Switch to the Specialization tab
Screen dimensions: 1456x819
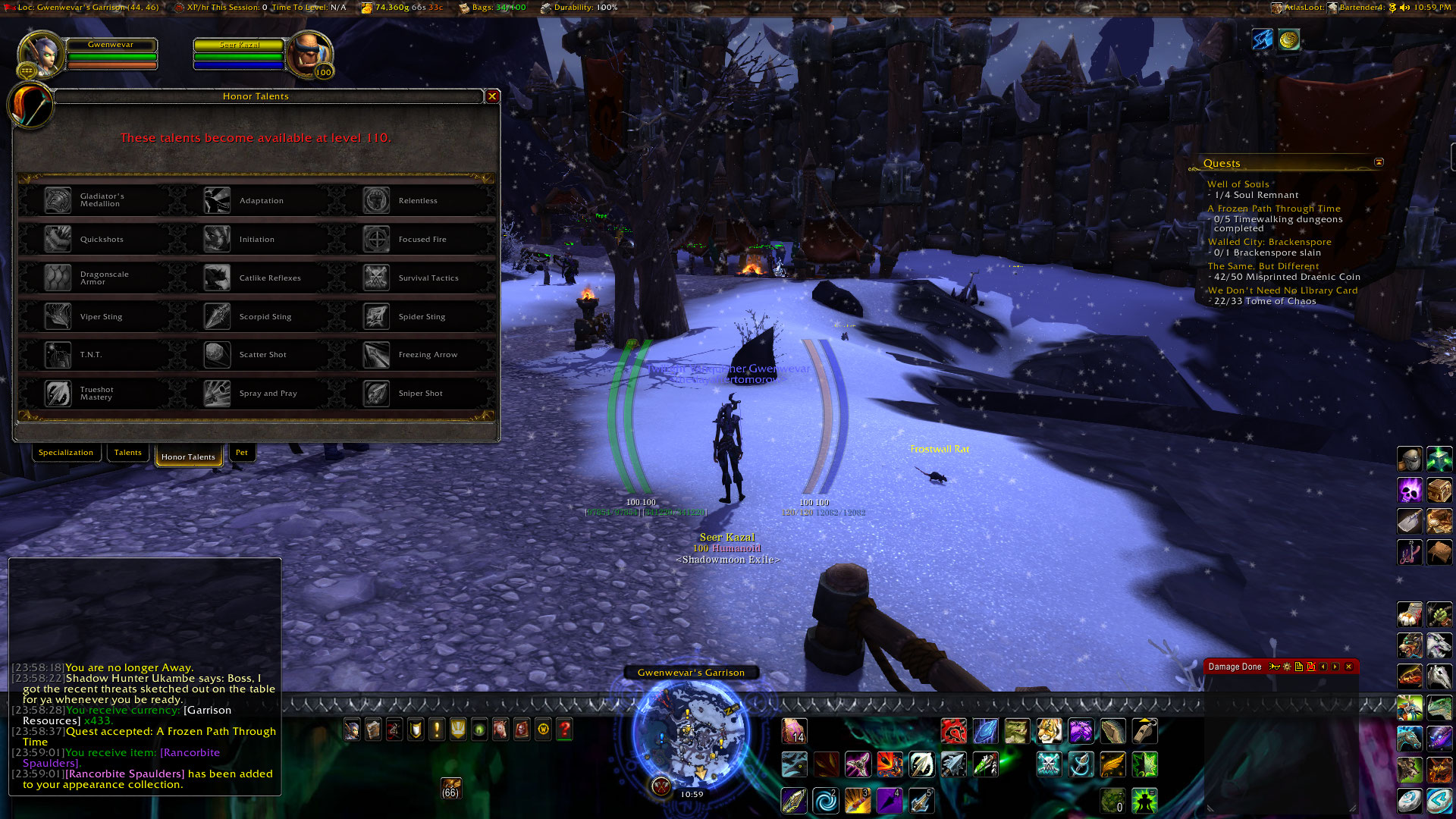66,453
